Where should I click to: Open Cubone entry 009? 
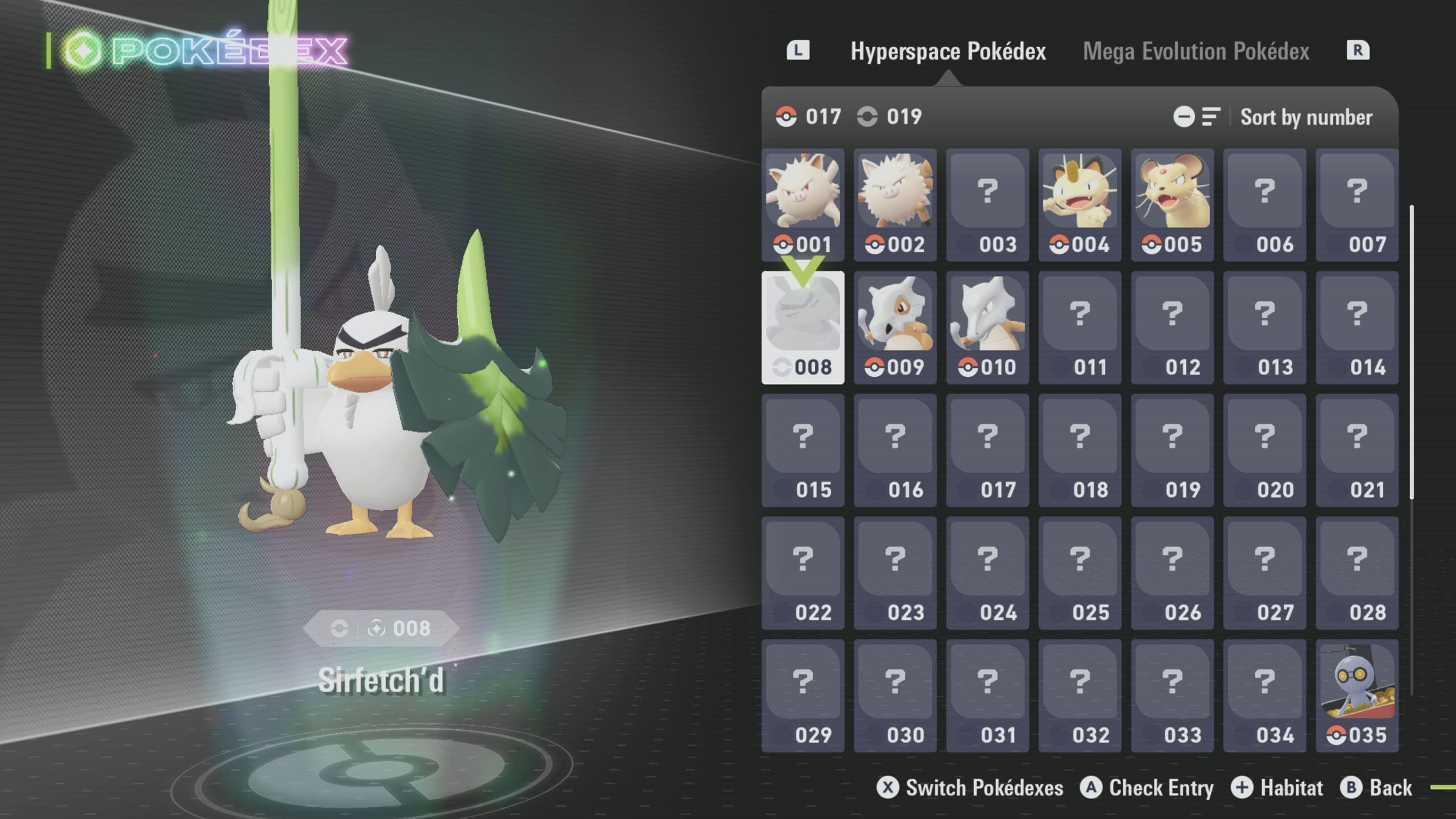895,328
